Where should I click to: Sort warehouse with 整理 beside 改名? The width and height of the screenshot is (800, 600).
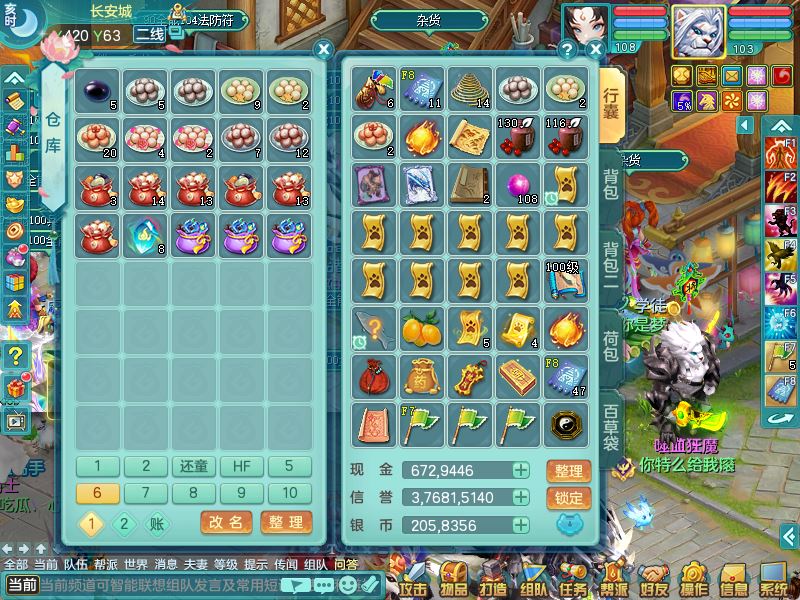(285, 522)
